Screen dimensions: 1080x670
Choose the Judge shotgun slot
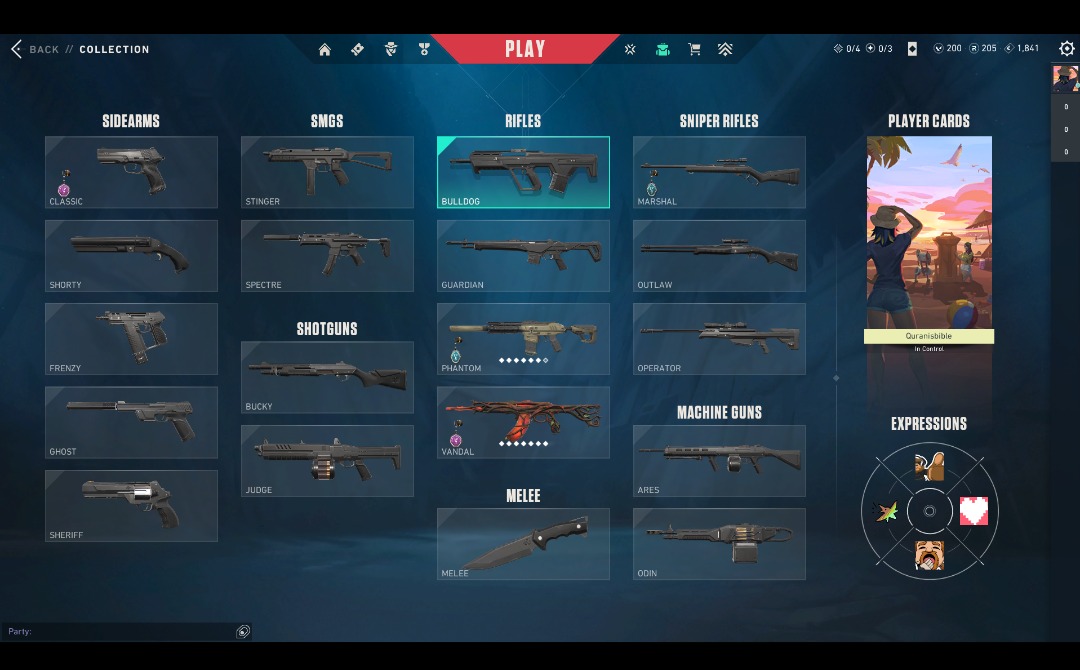pos(327,461)
